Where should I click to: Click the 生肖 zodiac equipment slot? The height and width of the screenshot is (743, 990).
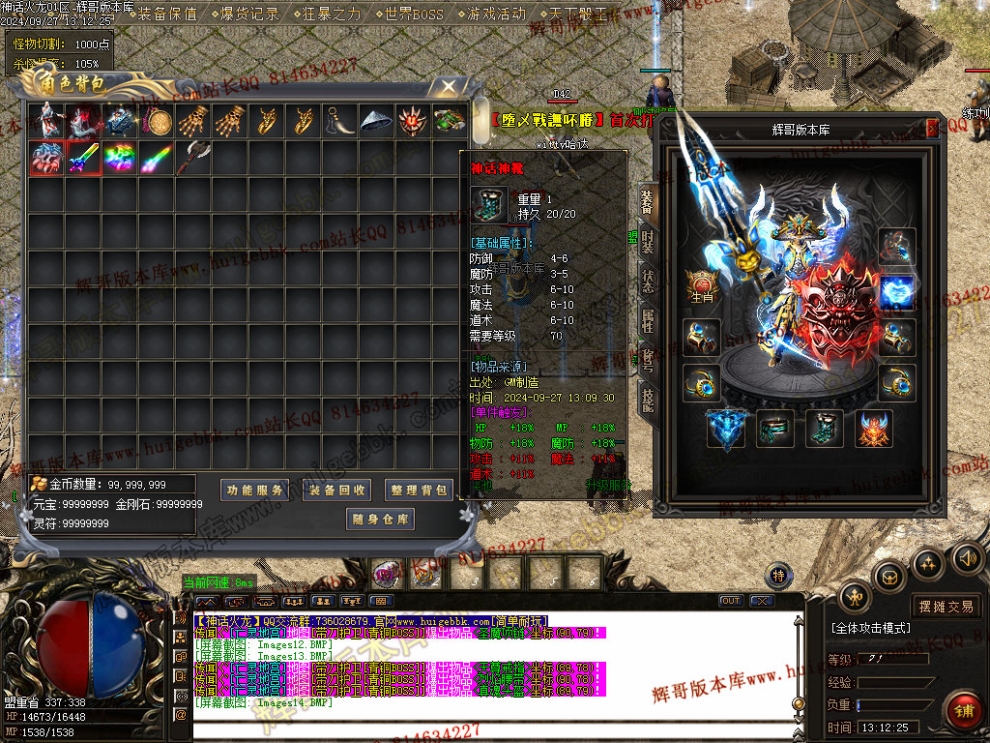point(701,287)
